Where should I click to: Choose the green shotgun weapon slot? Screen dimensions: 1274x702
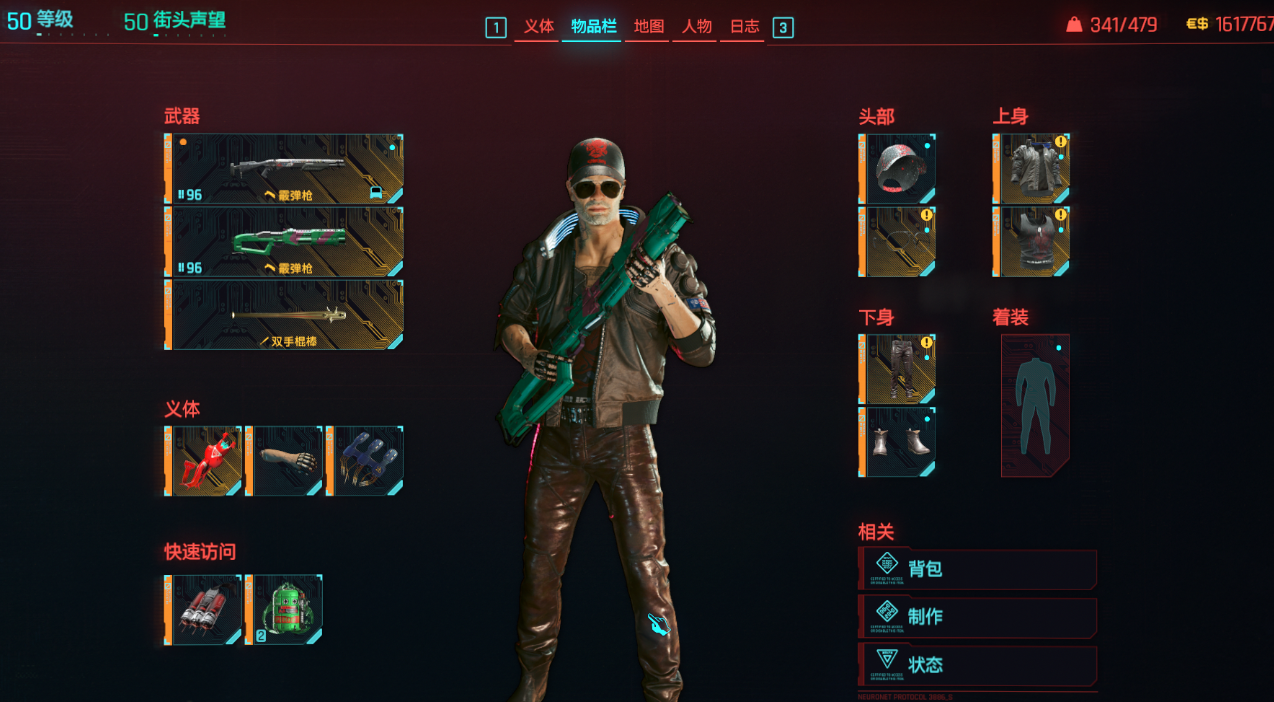point(285,242)
